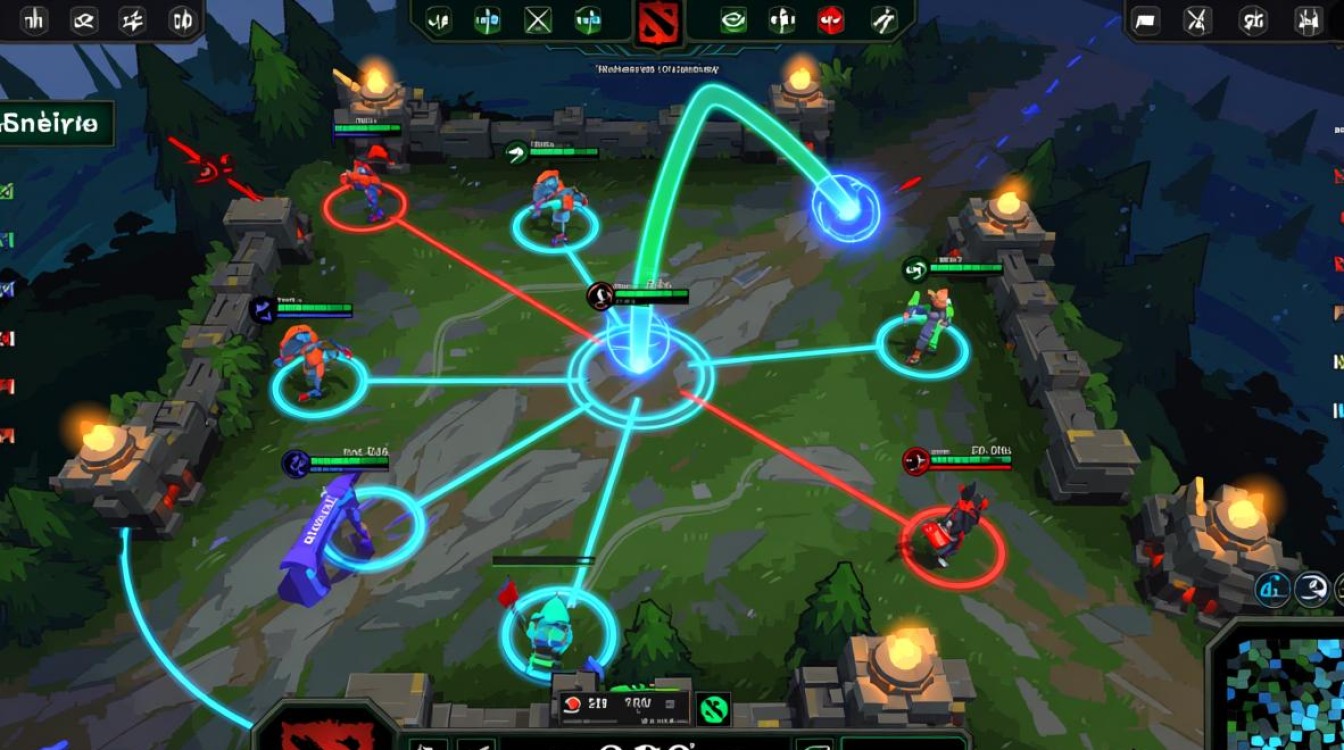Switch to the second hero tab at top-left
Image resolution: width=1344 pixels, height=750 pixels.
pos(82,22)
